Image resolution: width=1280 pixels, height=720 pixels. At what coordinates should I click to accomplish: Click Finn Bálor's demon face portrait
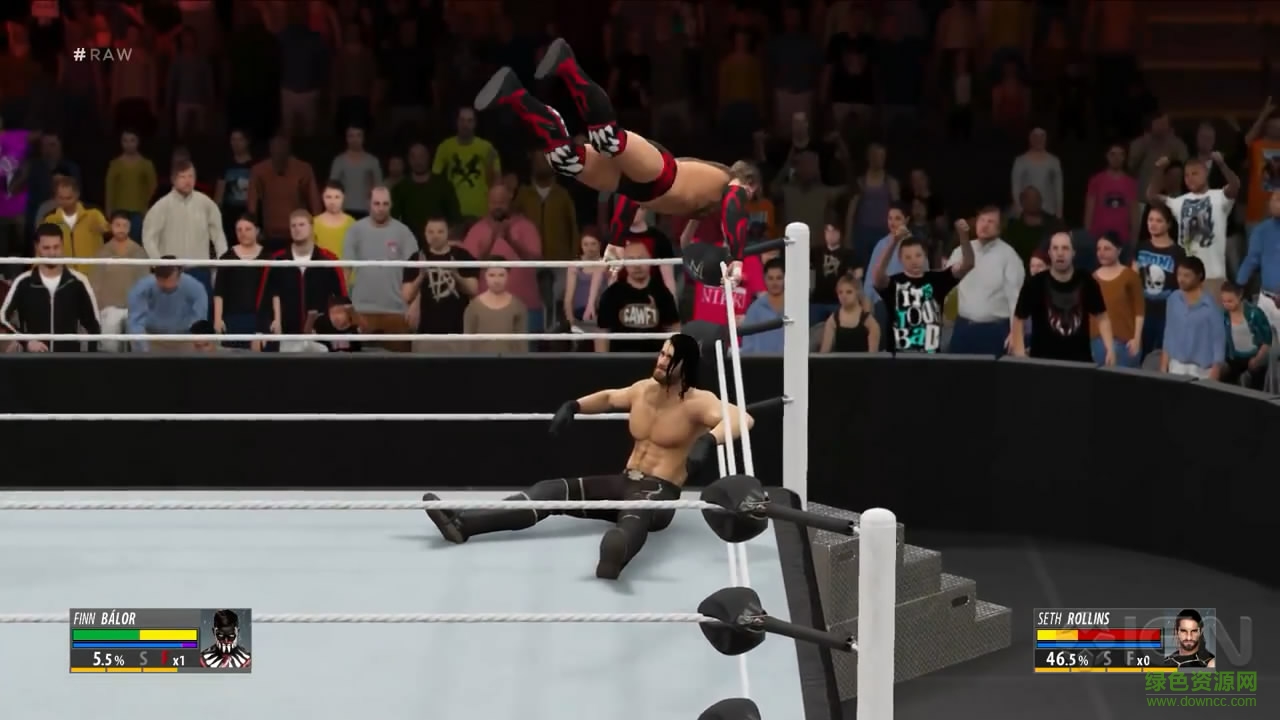[x=226, y=640]
